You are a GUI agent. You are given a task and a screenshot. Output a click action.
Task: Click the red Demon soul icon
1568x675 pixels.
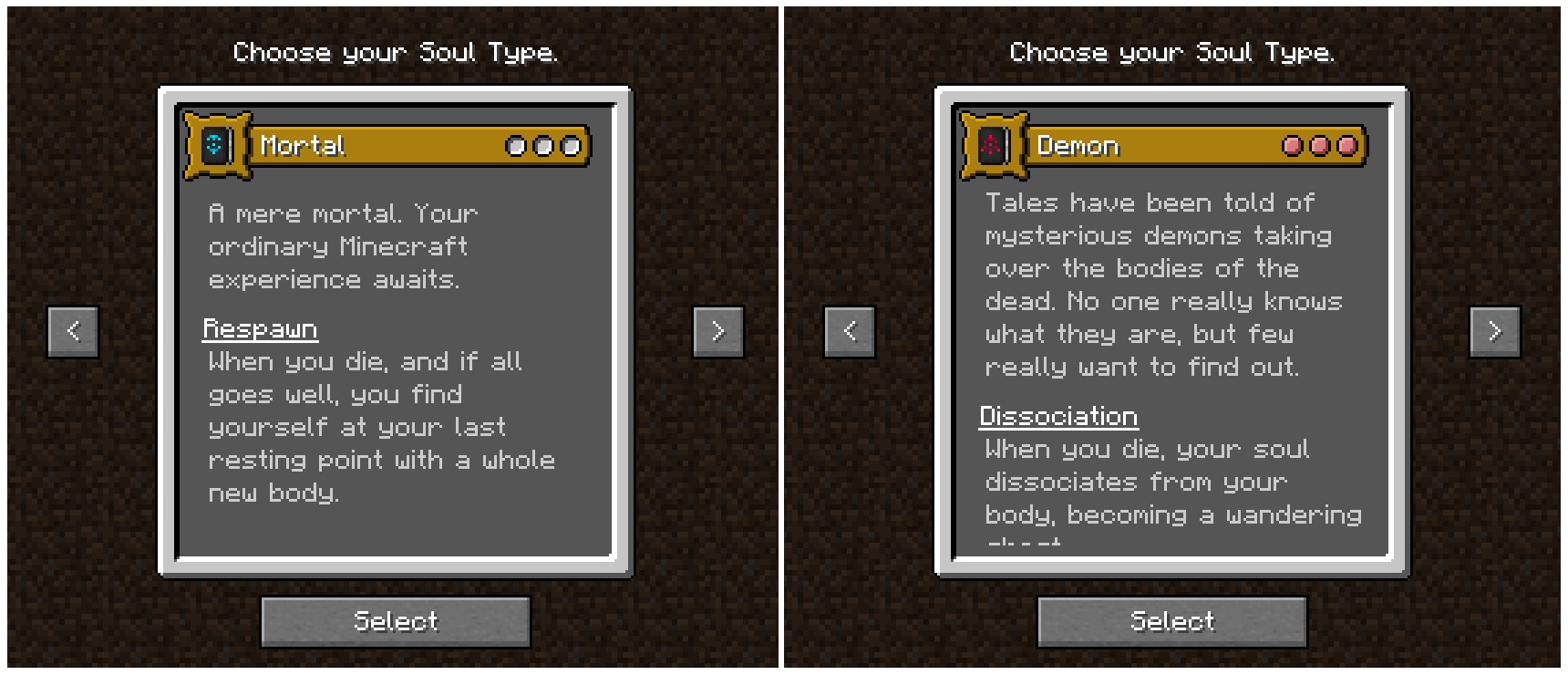tap(992, 145)
